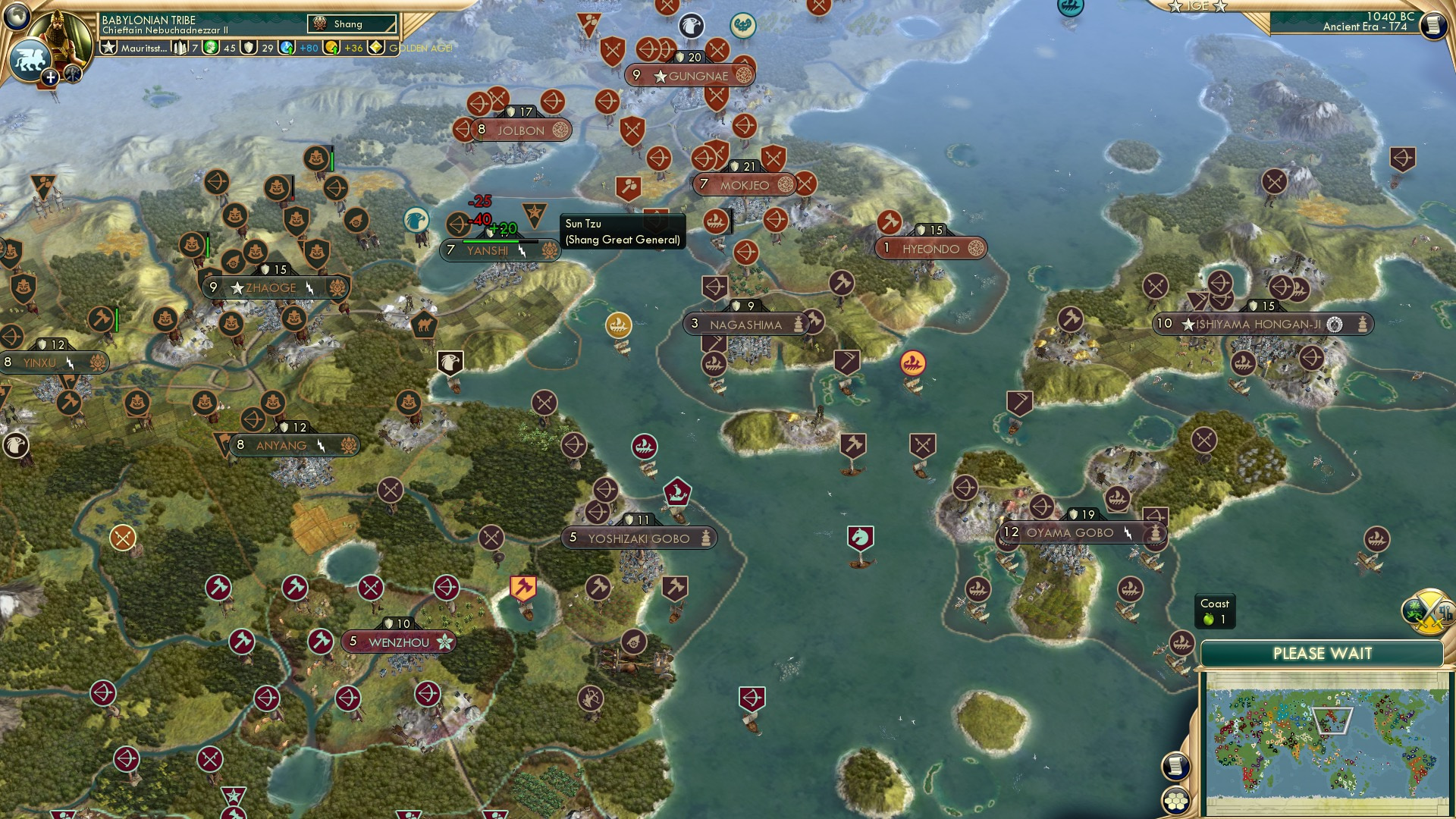1456x819 pixels.
Task: Click the GOLDEN AGE! announcement text
Action: [x=418, y=49]
